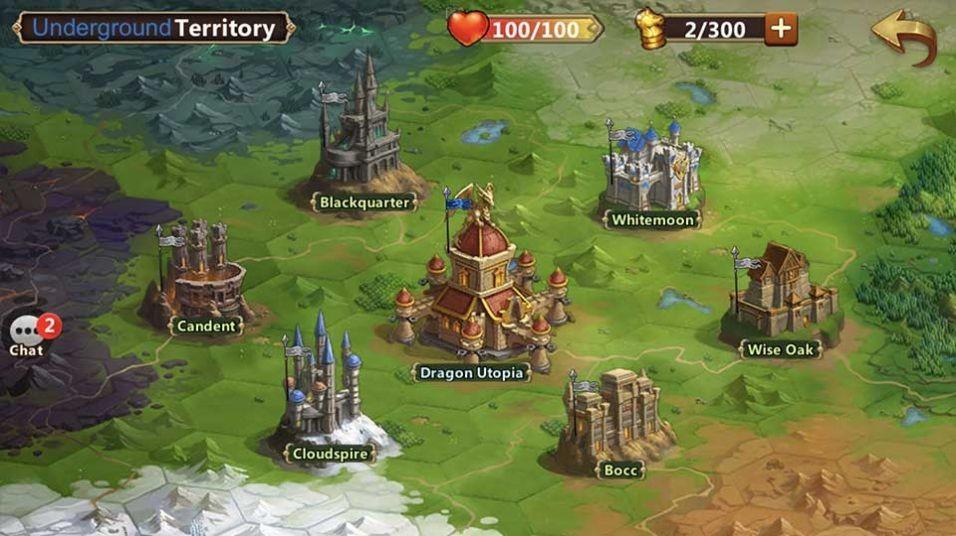Choose the Blackquarter stronghold

click(361, 134)
